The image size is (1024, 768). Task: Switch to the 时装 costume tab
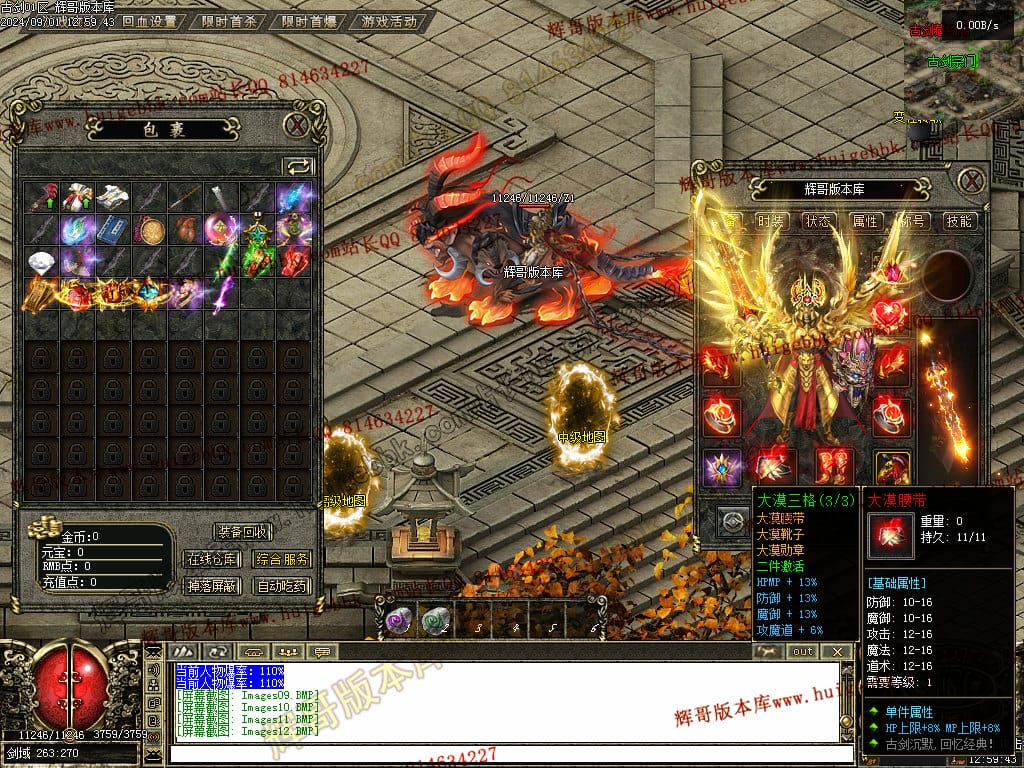[x=770, y=221]
